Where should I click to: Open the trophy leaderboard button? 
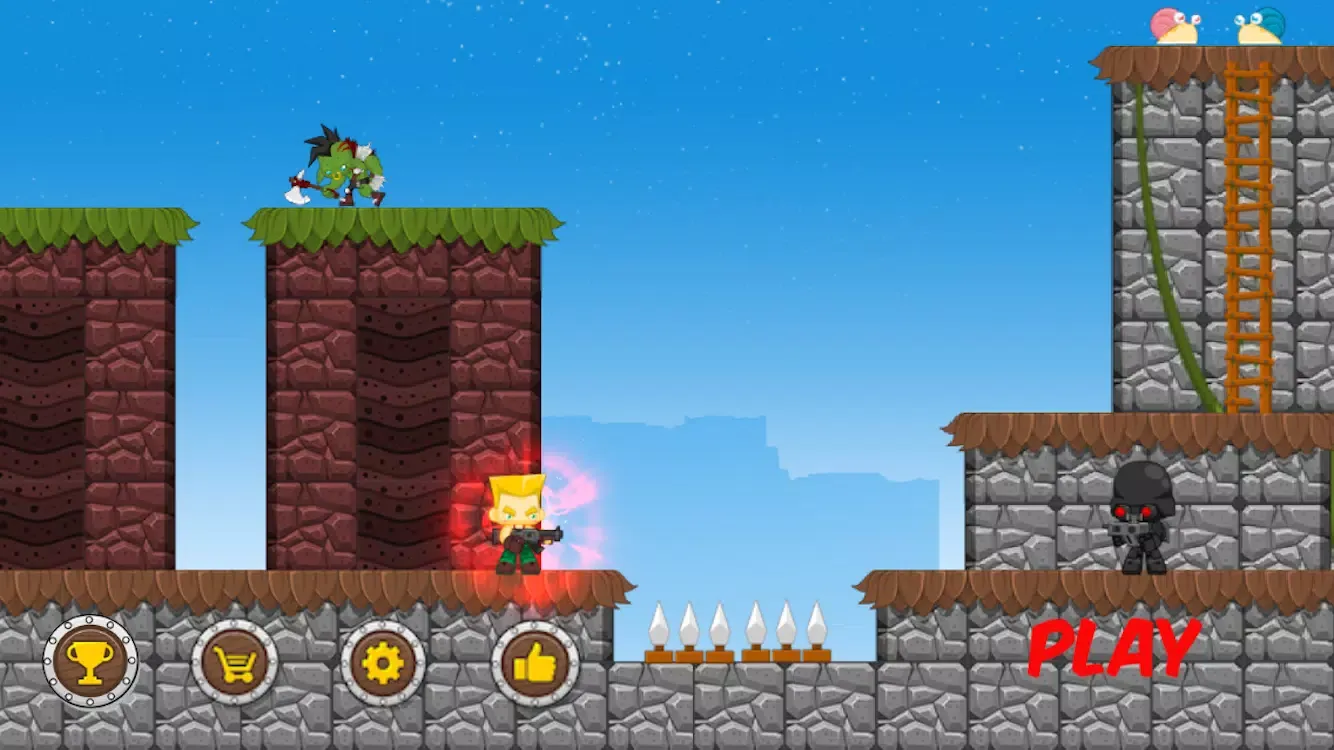(x=90, y=662)
